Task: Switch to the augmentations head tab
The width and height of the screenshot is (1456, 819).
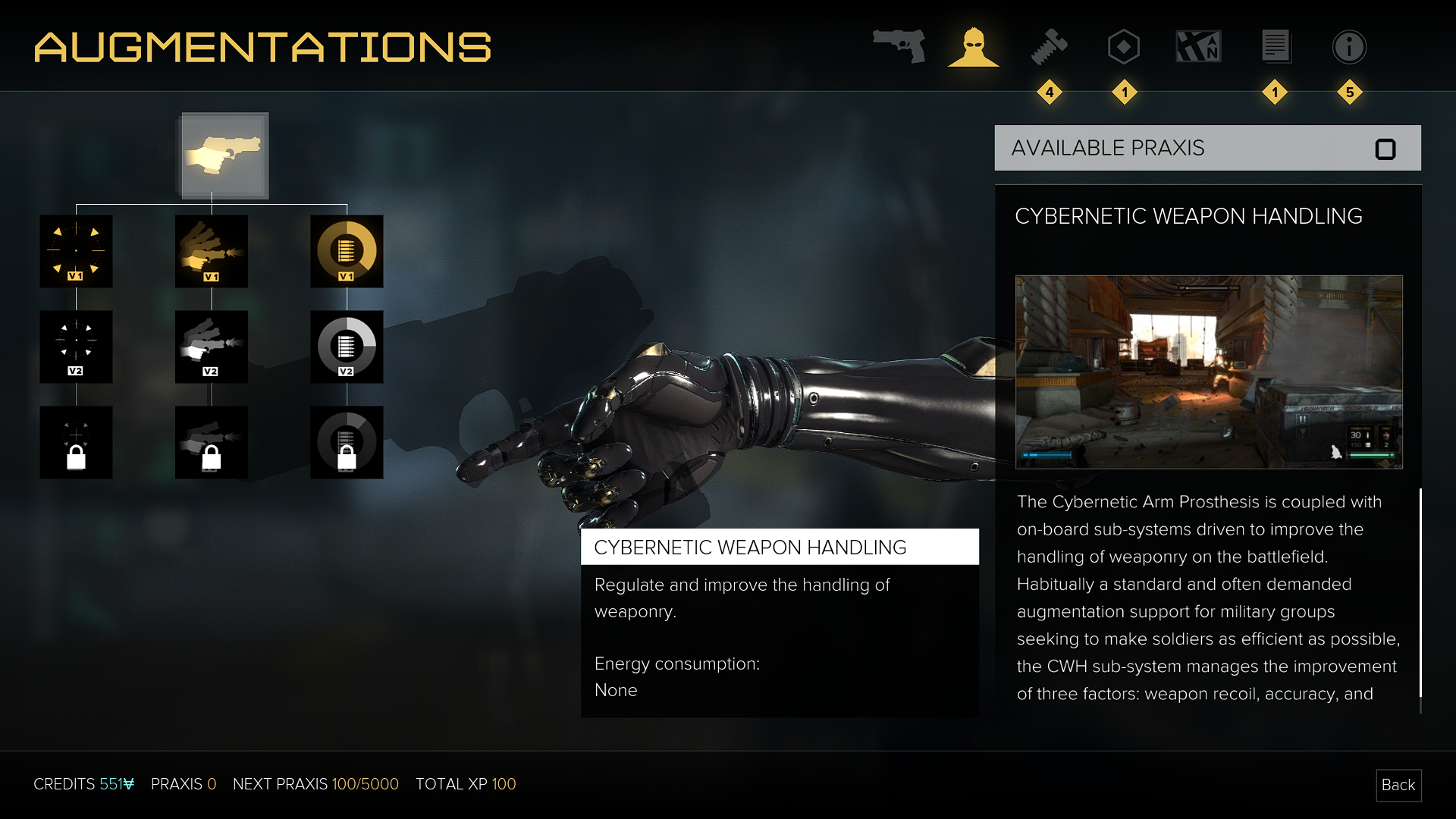Action: [x=974, y=47]
